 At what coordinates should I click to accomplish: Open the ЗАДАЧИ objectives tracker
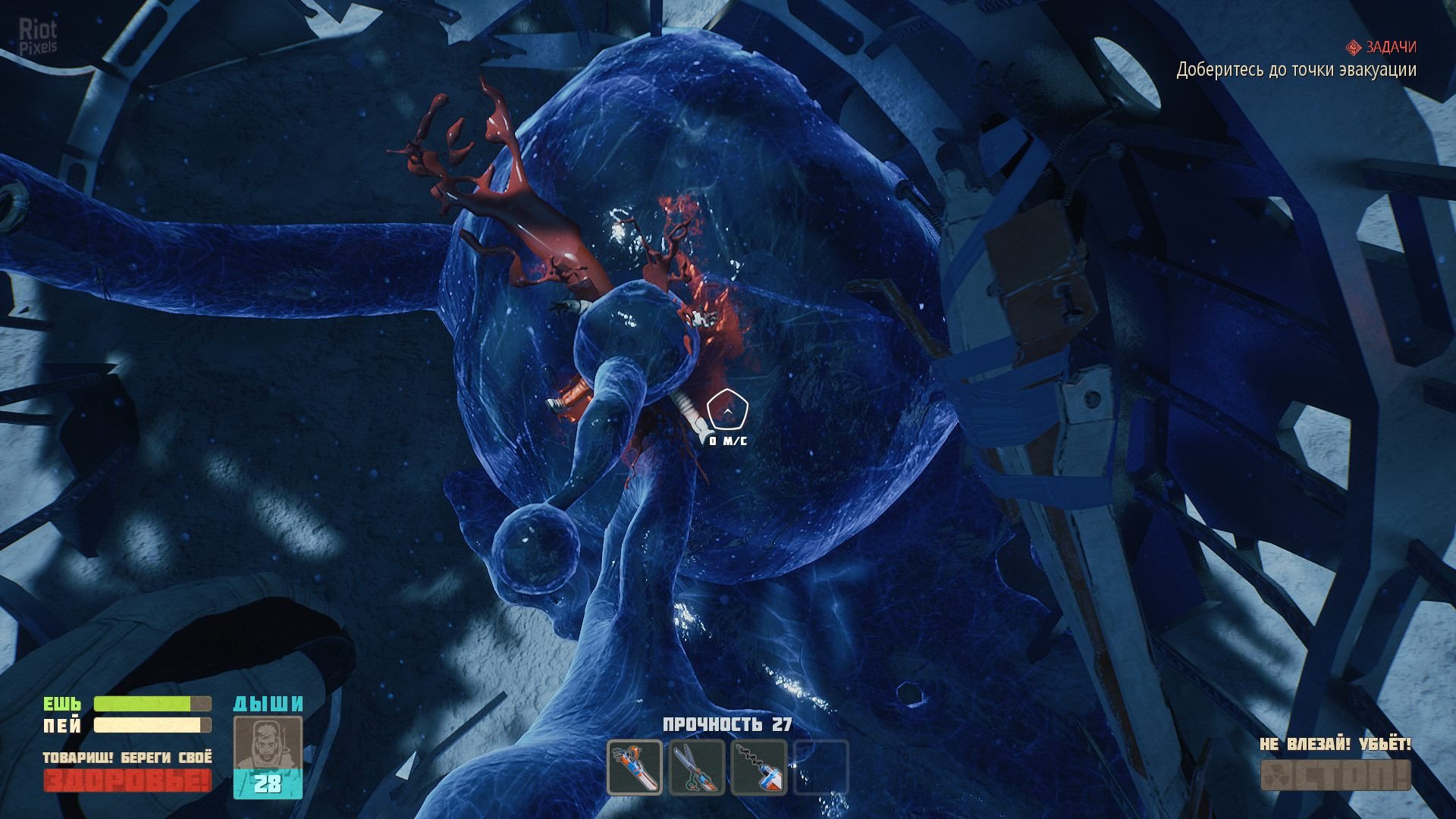point(1381,47)
